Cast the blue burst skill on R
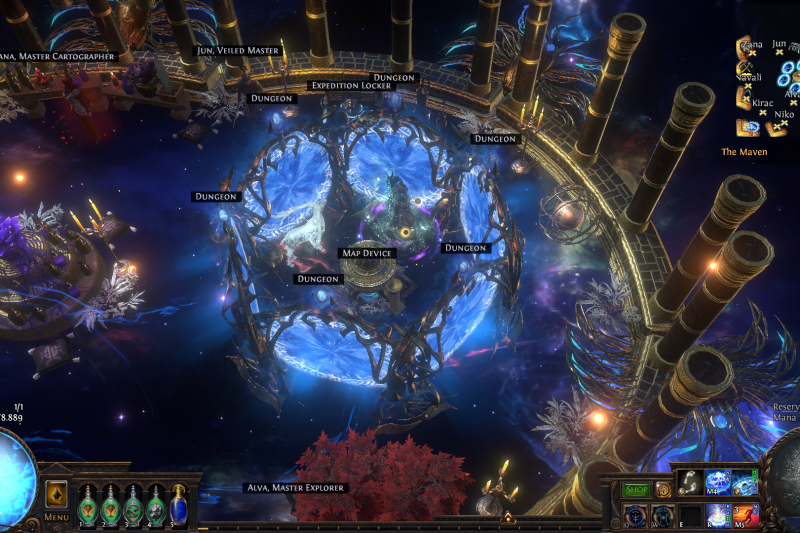Image resolution: width=800 pixels, height=533 pixels. pyautogui.click(x=716, y=514)
